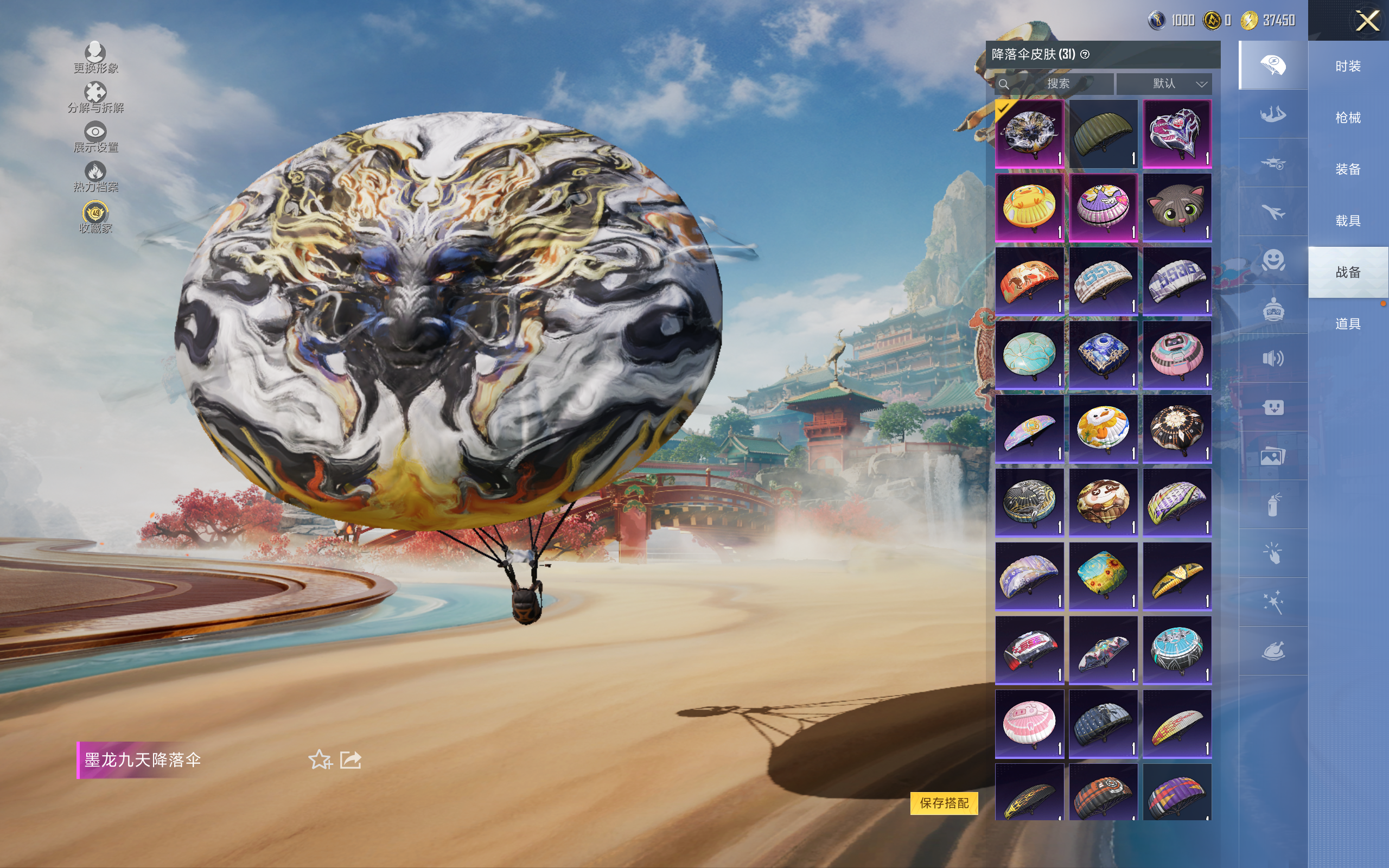Open 展示设置 display settings
This screenshot has height=868, width=1389.
tap(95, 137)
